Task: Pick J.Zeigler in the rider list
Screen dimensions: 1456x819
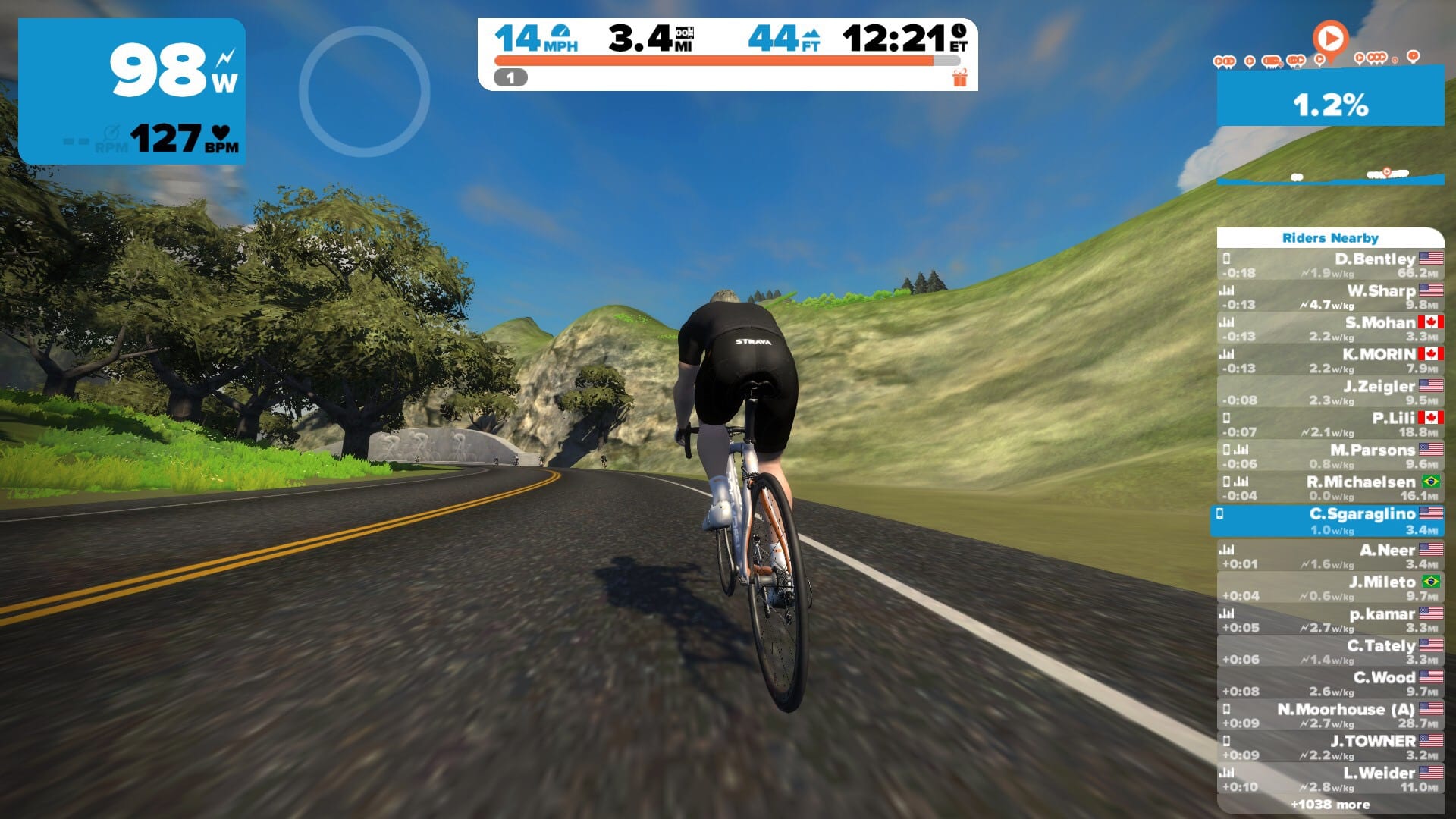Action: click(x=1330, y=393)
